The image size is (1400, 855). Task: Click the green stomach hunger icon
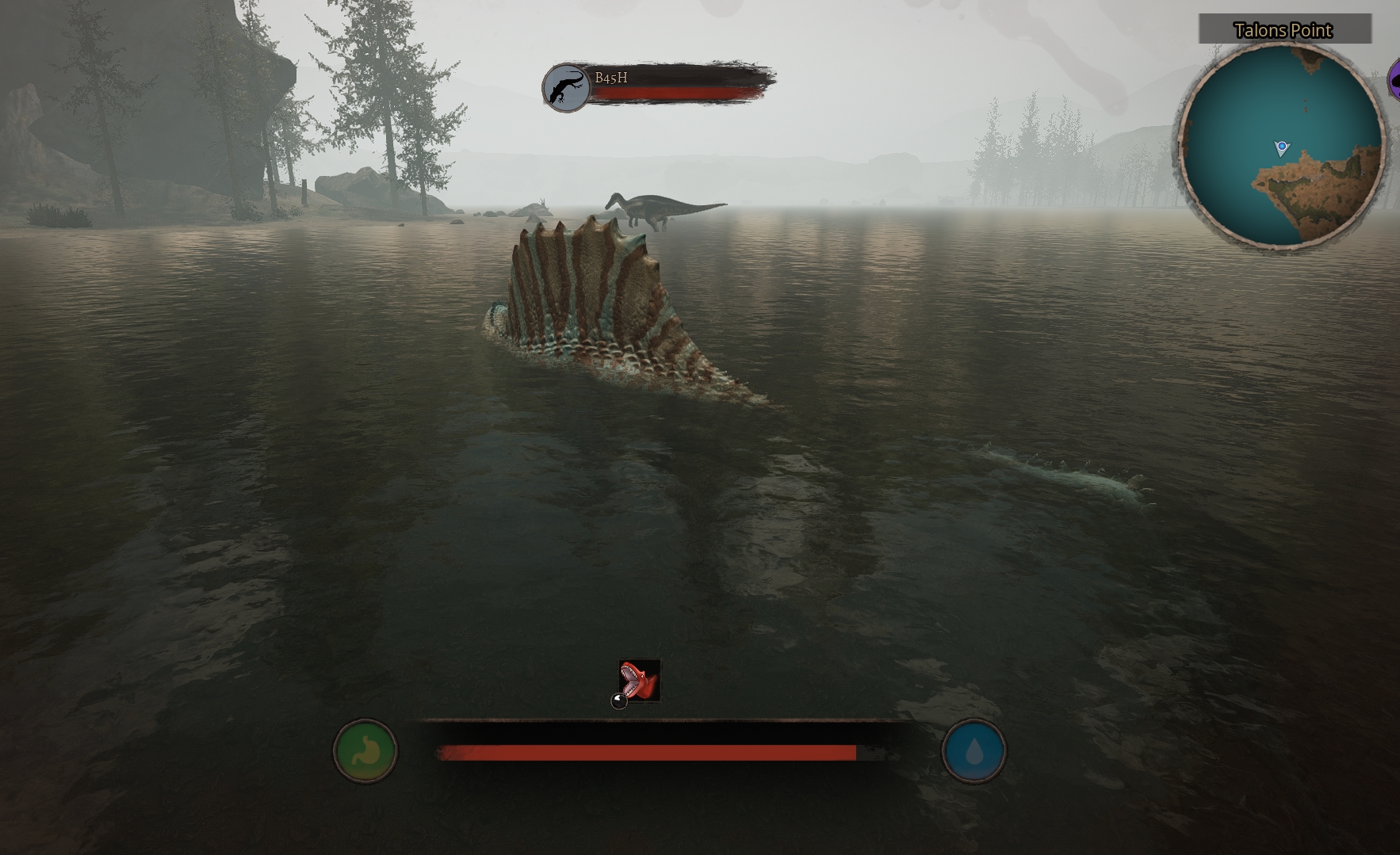pyautogui.click(x=365, y=751)
